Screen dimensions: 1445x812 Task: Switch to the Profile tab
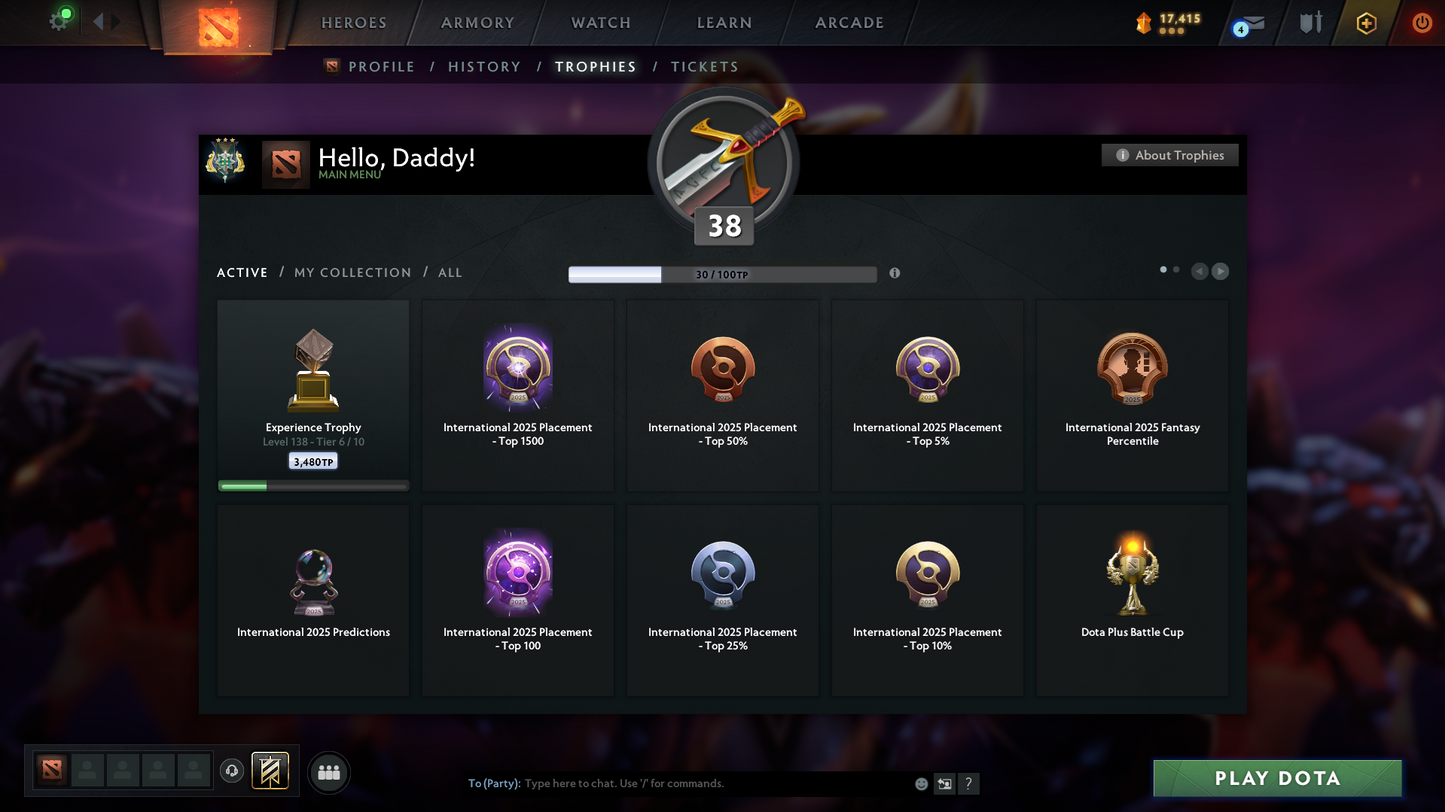[381, 67]
